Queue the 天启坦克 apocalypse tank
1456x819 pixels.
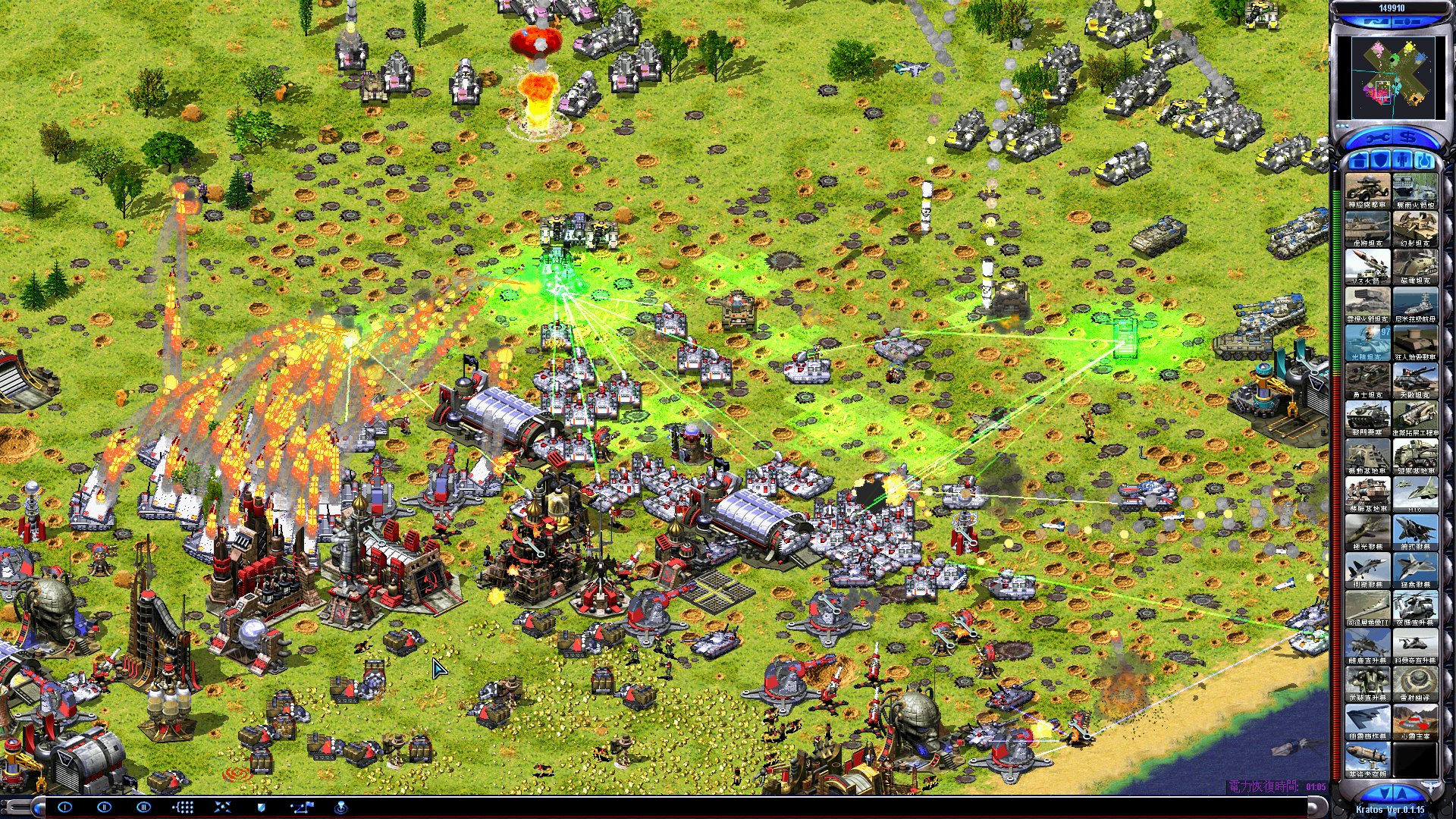[x=1415, y=380]
